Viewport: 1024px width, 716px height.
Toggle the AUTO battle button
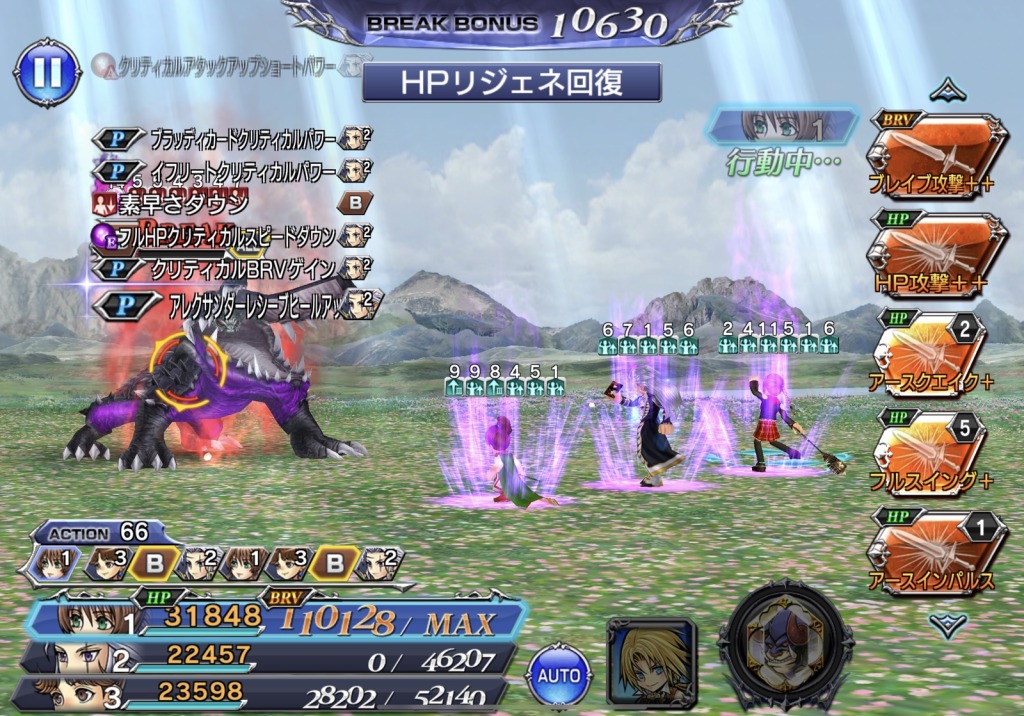560,676
